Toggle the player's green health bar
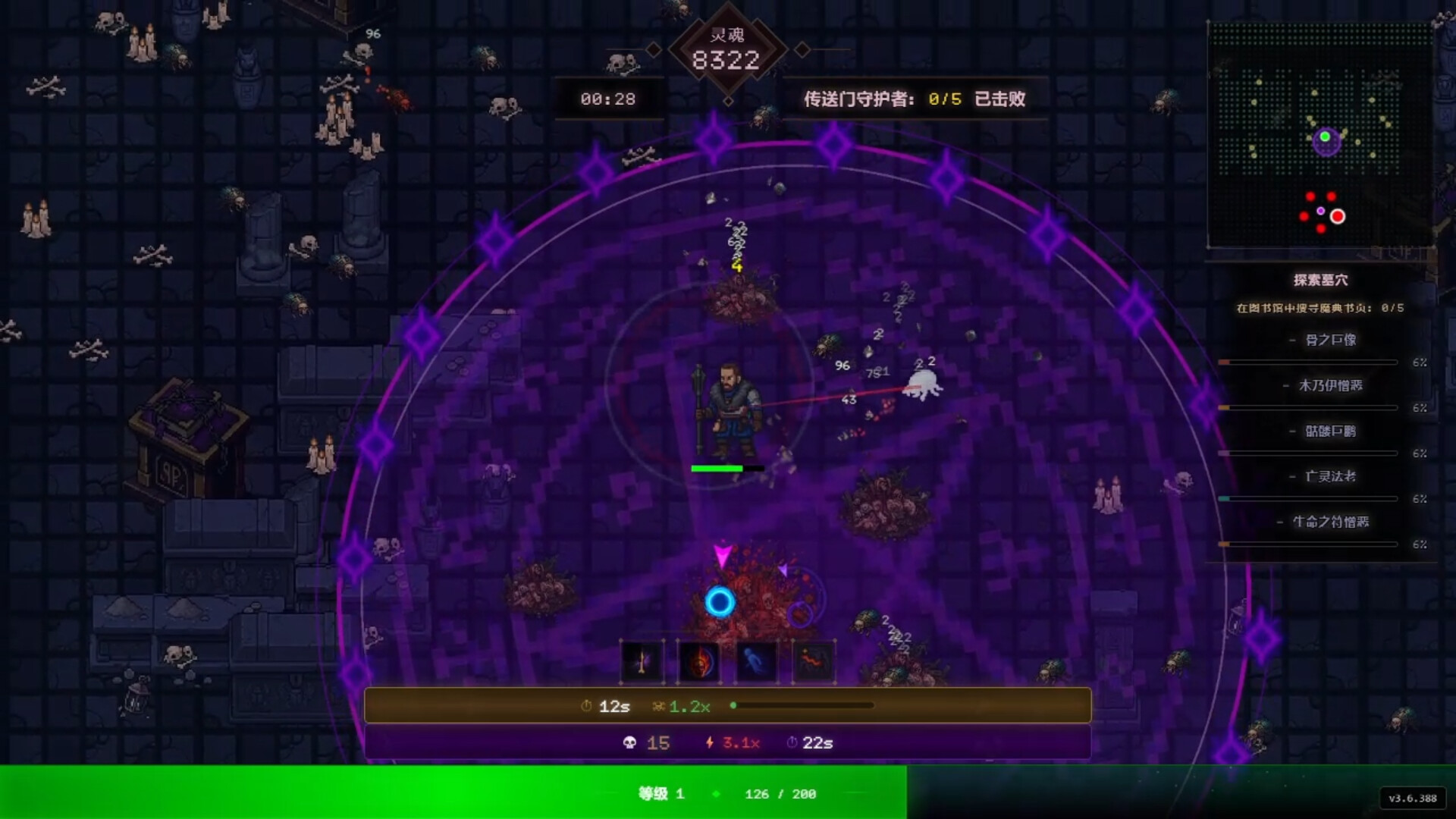 [717, 469]
